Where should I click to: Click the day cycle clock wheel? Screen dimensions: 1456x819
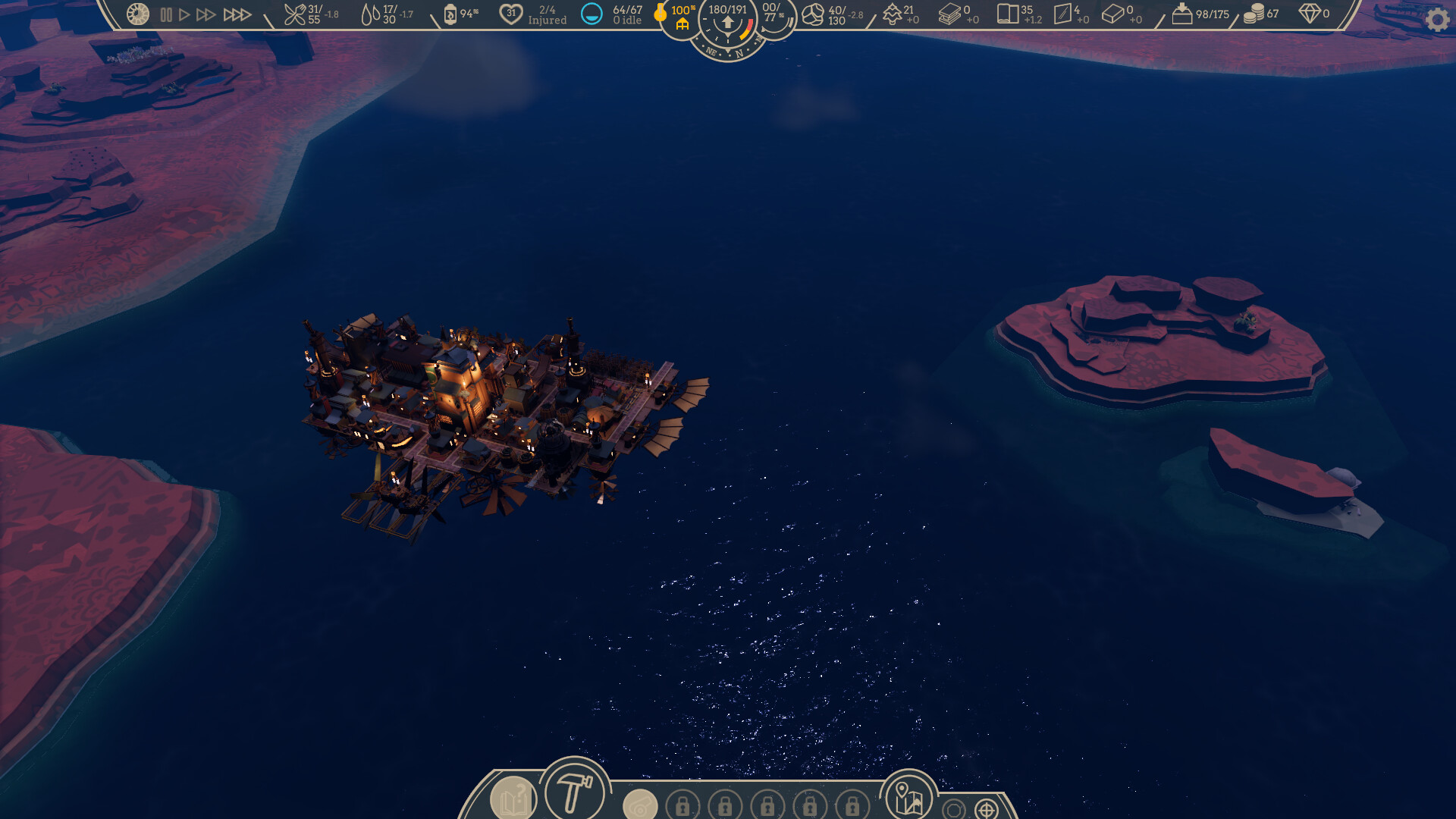click(136, 14)
